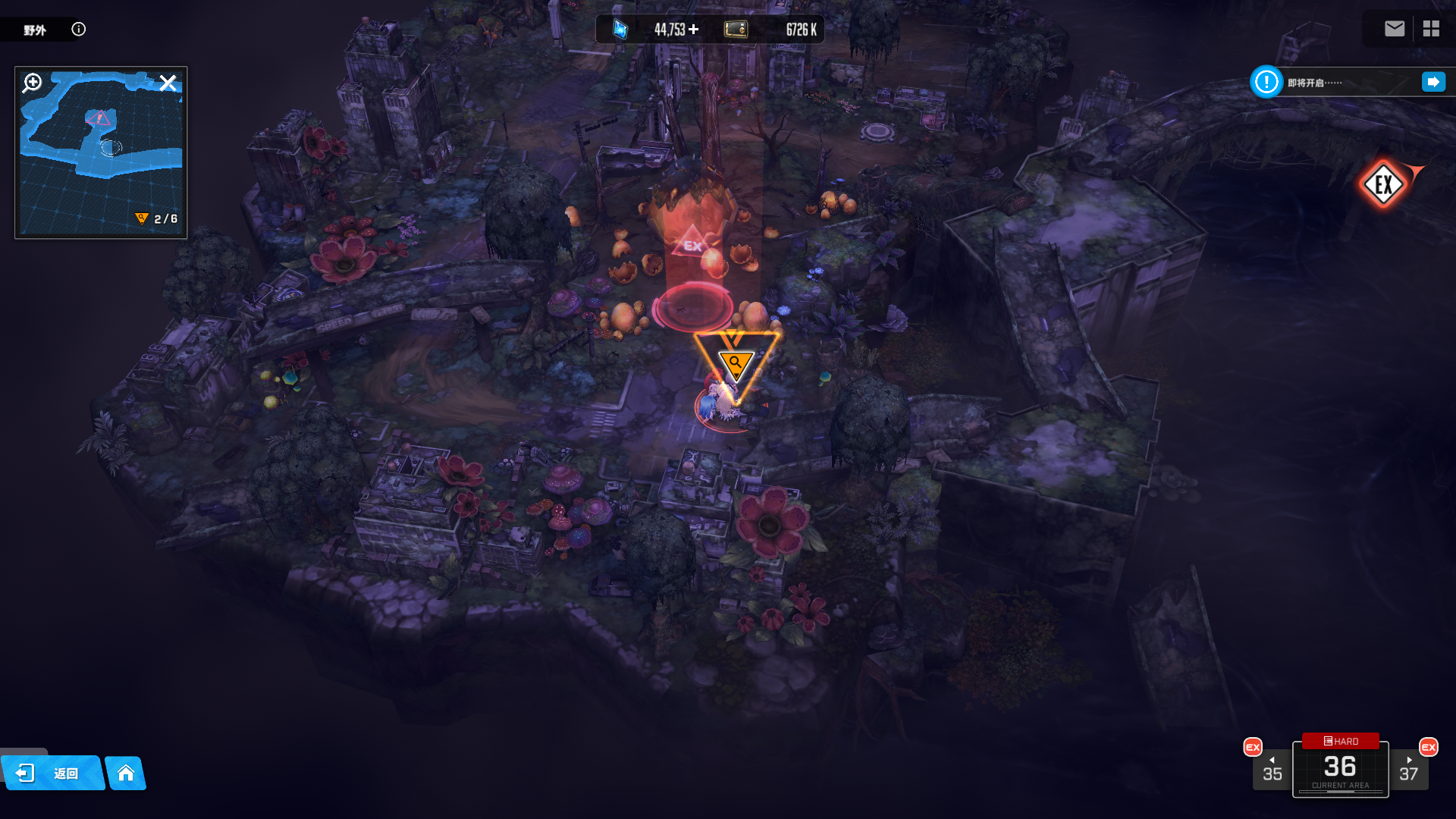
Task: Open the mail inbox
Action: 1394,29
